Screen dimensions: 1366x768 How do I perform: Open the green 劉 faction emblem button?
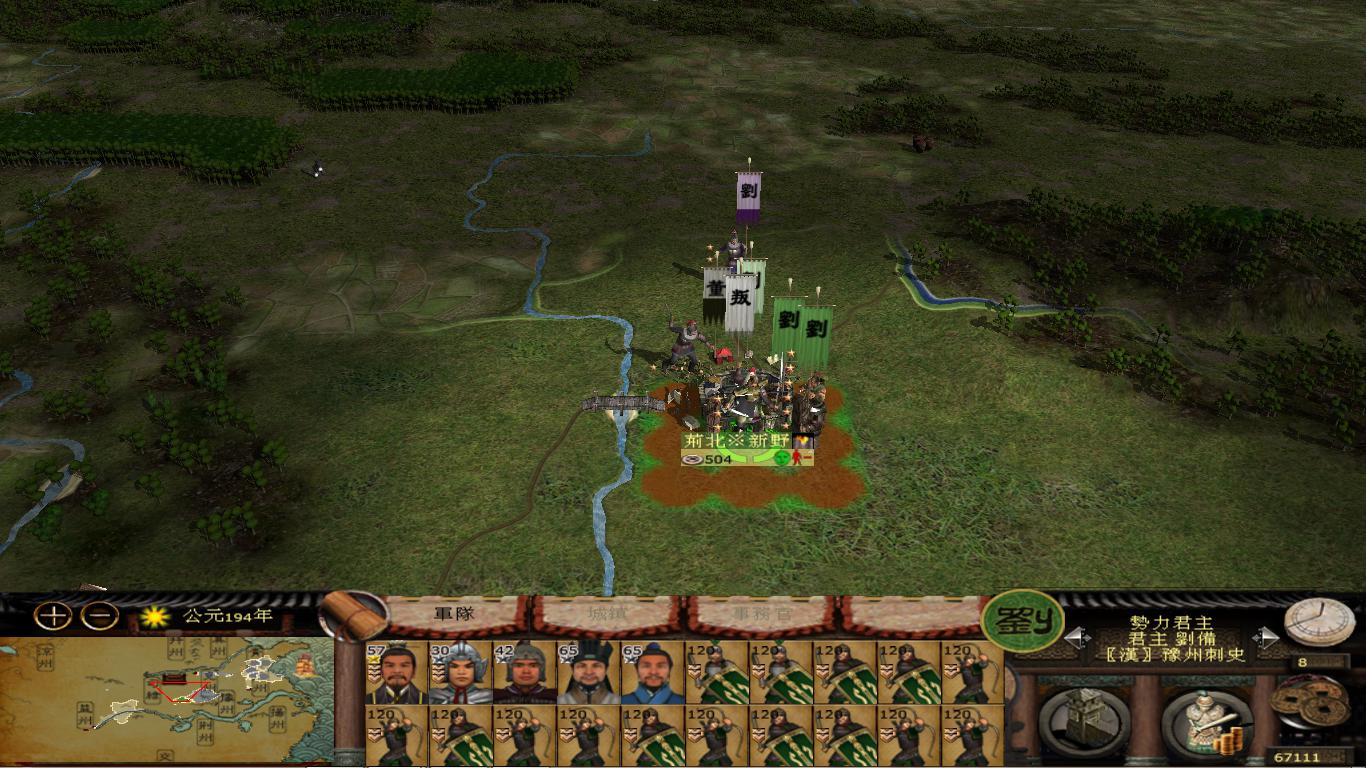pos(1022,622)
